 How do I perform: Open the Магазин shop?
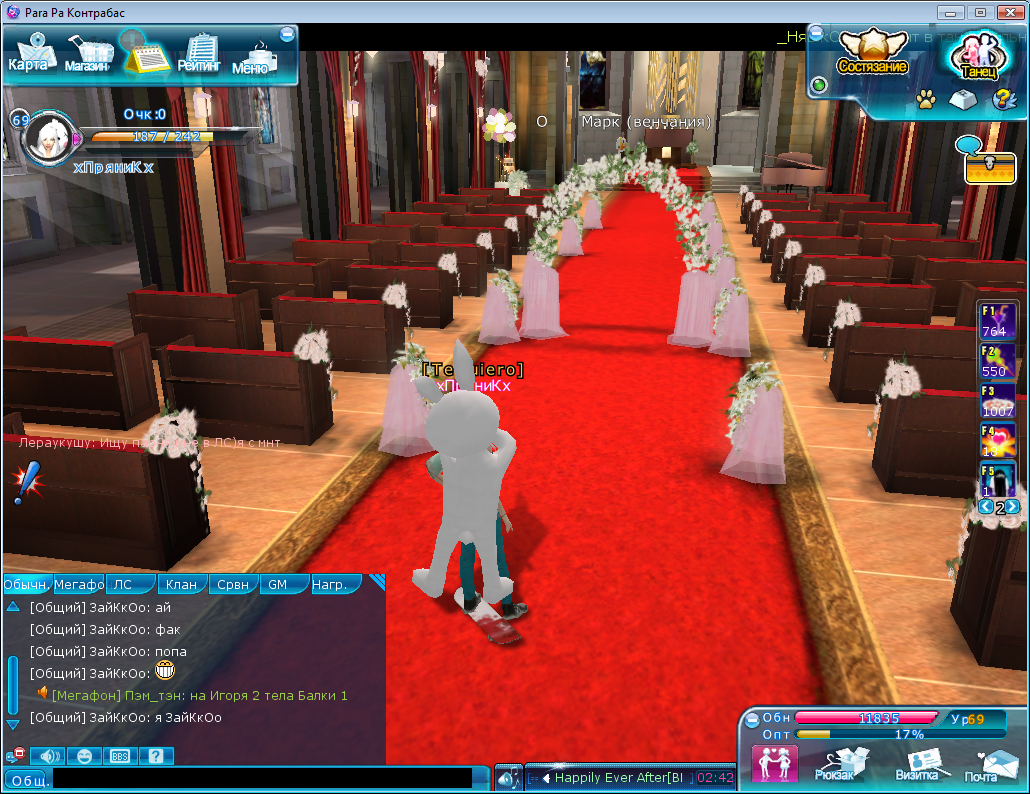tap(88, 54)
